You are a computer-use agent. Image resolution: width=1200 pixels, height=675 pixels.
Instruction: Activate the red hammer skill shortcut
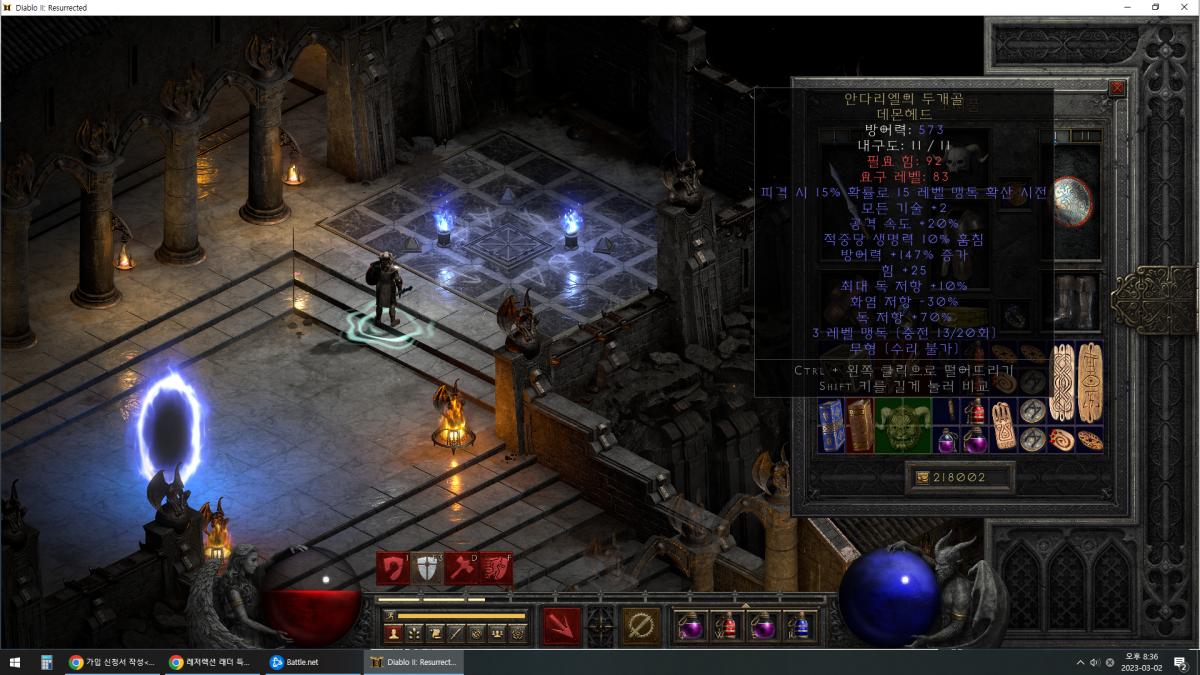461,568
